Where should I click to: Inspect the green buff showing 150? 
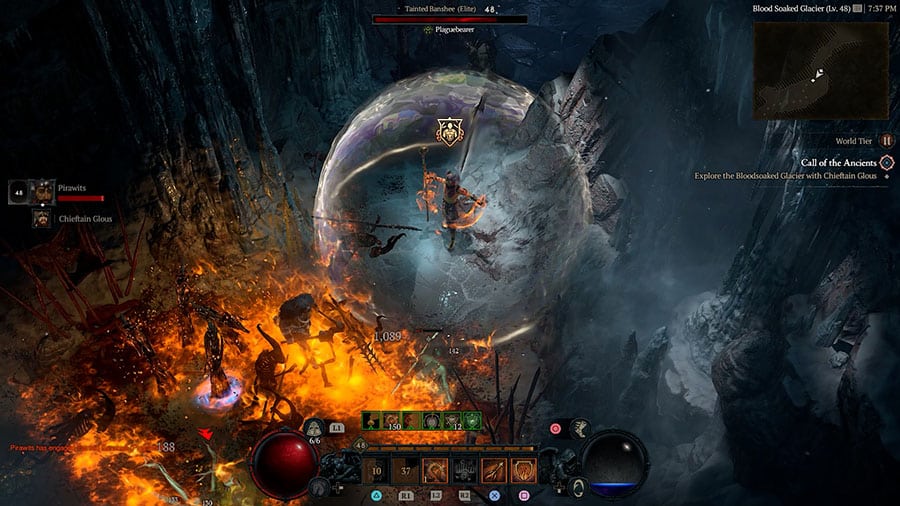(391, 421)
